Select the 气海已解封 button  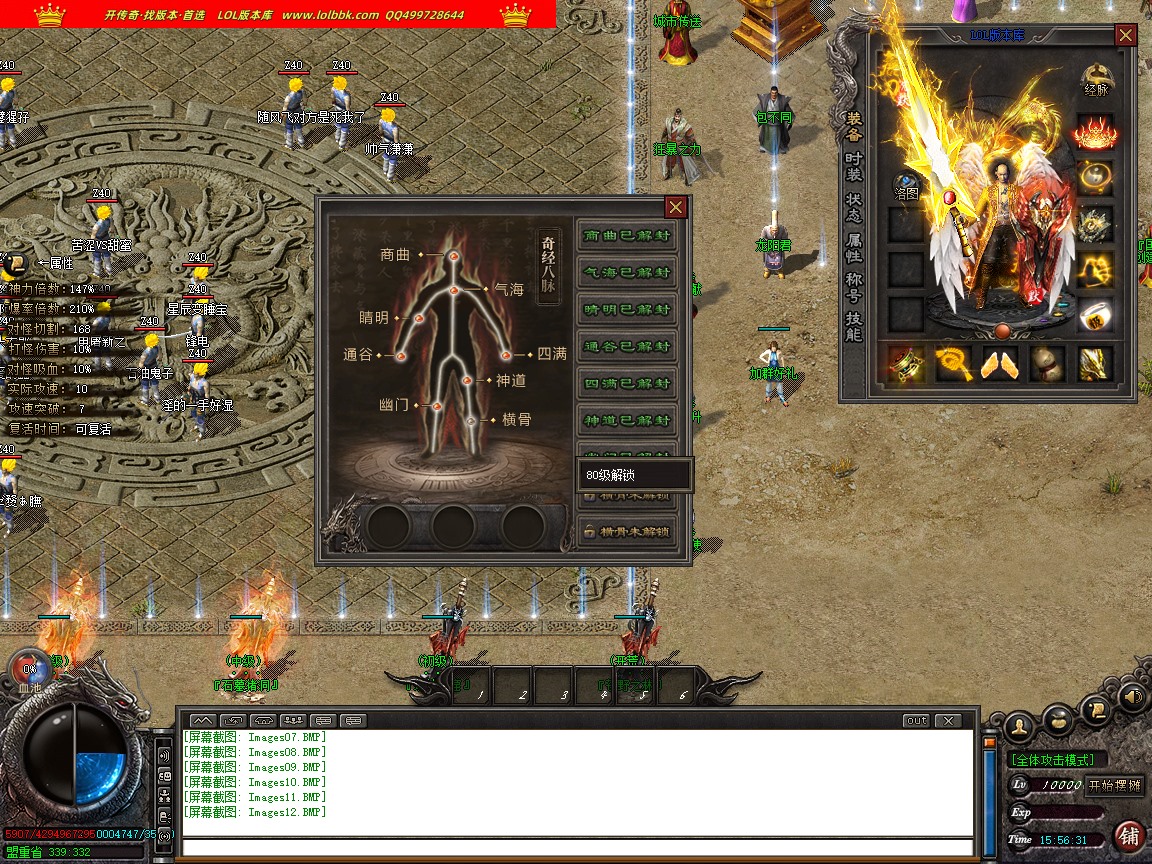(x=627, y=273)
